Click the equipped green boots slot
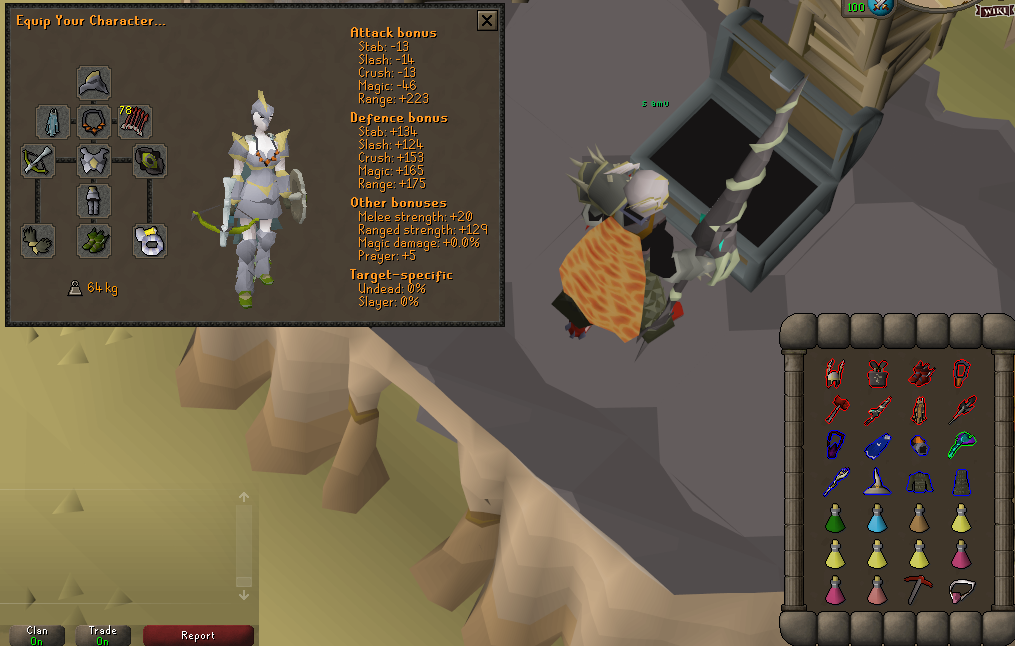The width and height of the screenshot is (1015, 646). (x=94, y=241)
